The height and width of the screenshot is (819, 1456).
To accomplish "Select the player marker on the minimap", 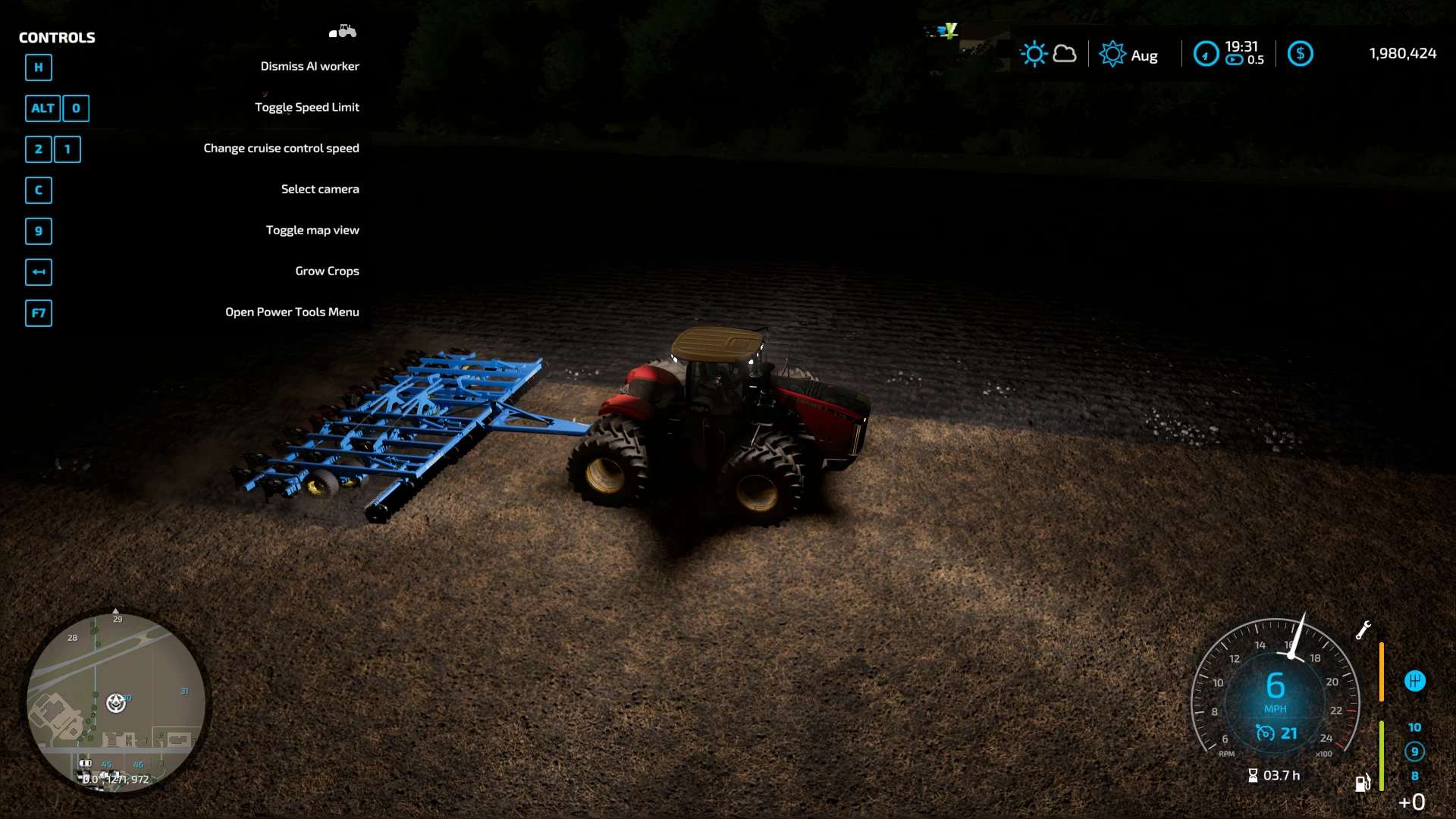I will click(116, 703).
